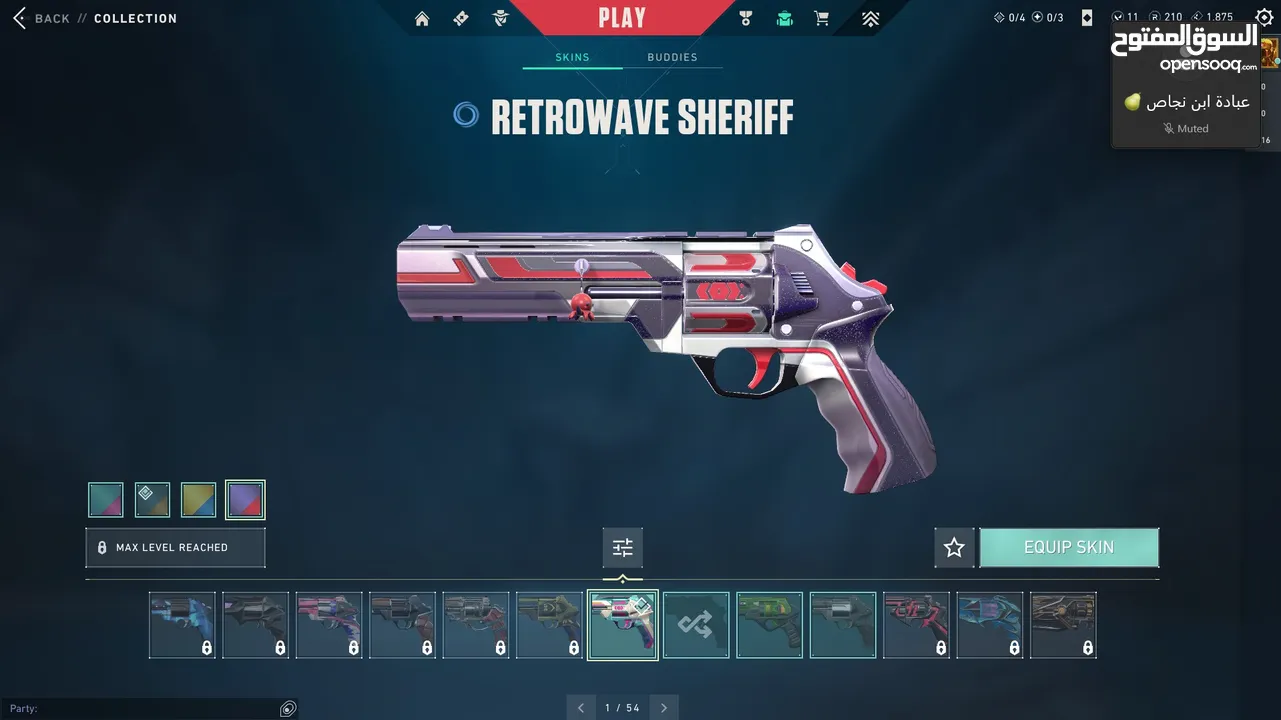The height and width of the screenshot is (720, 1281).
Task: Equip the Retrowave Sheriff skin
Action: pos(1069,548)
